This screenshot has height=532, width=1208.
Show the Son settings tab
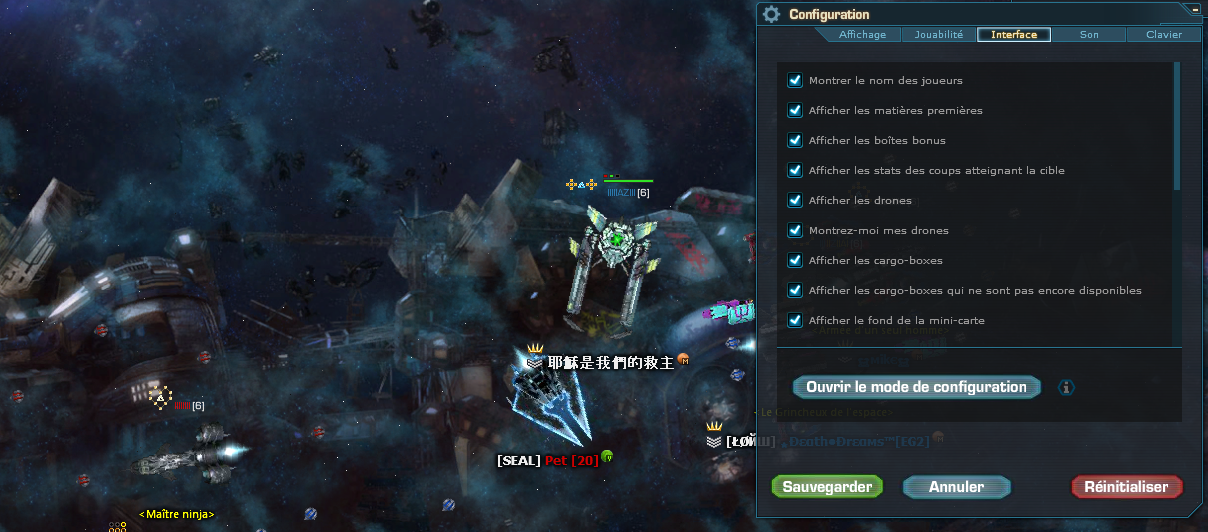click(1089, 35)
